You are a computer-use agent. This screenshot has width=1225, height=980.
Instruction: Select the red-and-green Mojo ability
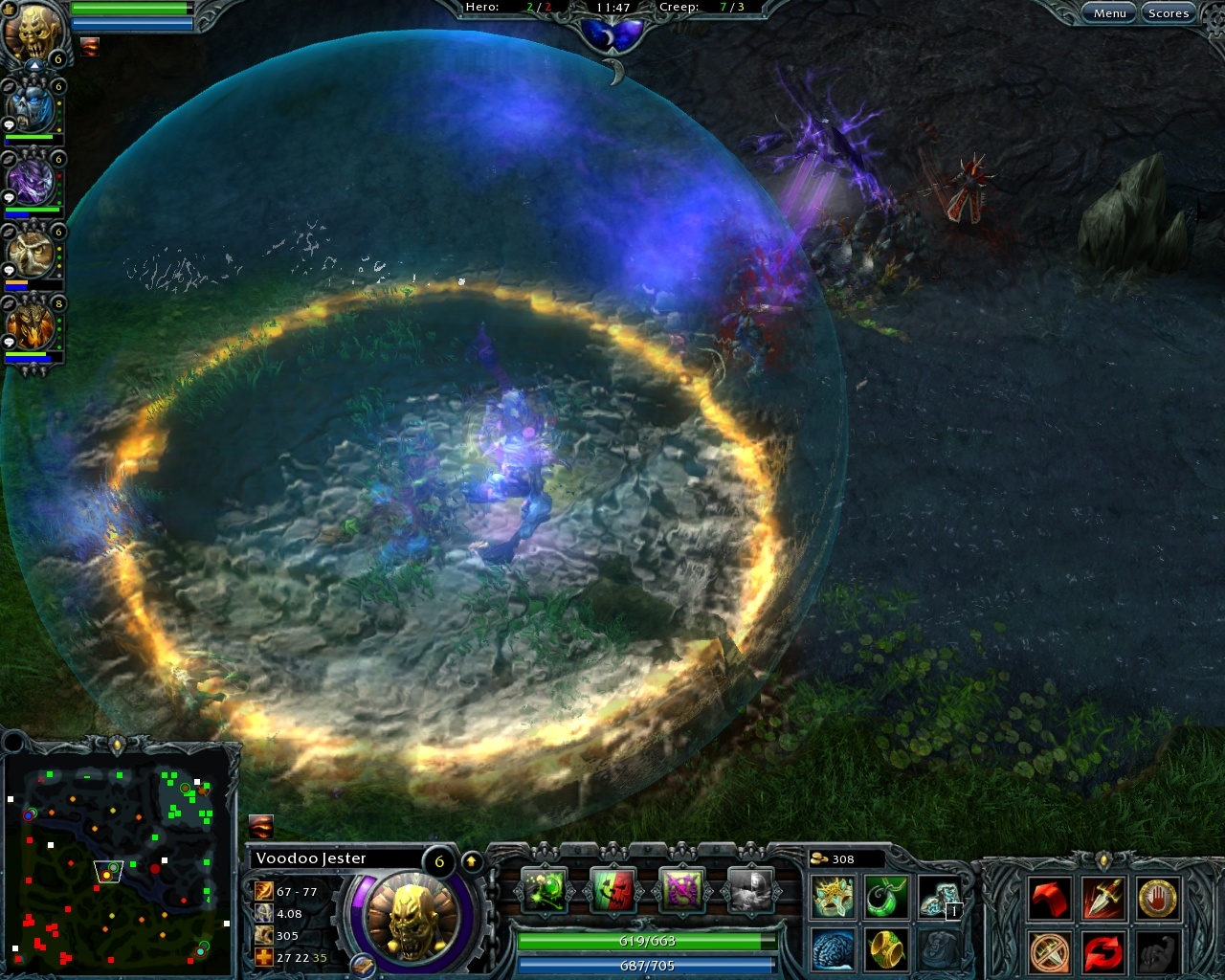pyautogui.click(x=613, y=891)
